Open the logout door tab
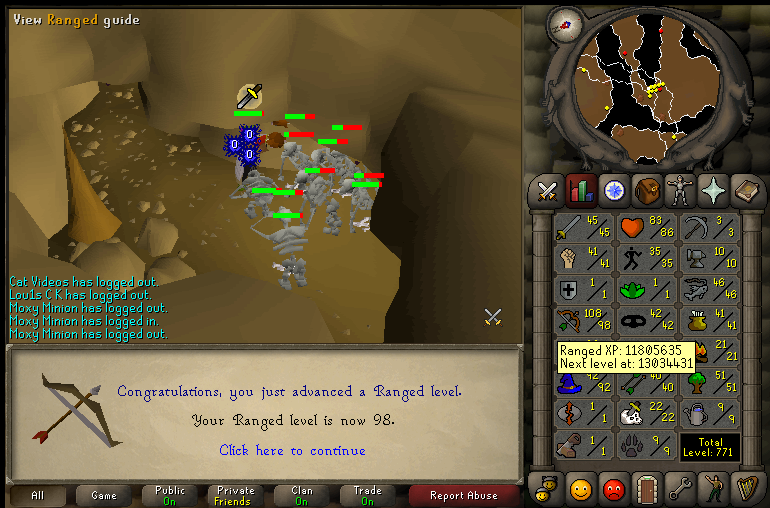 [647, 489]
